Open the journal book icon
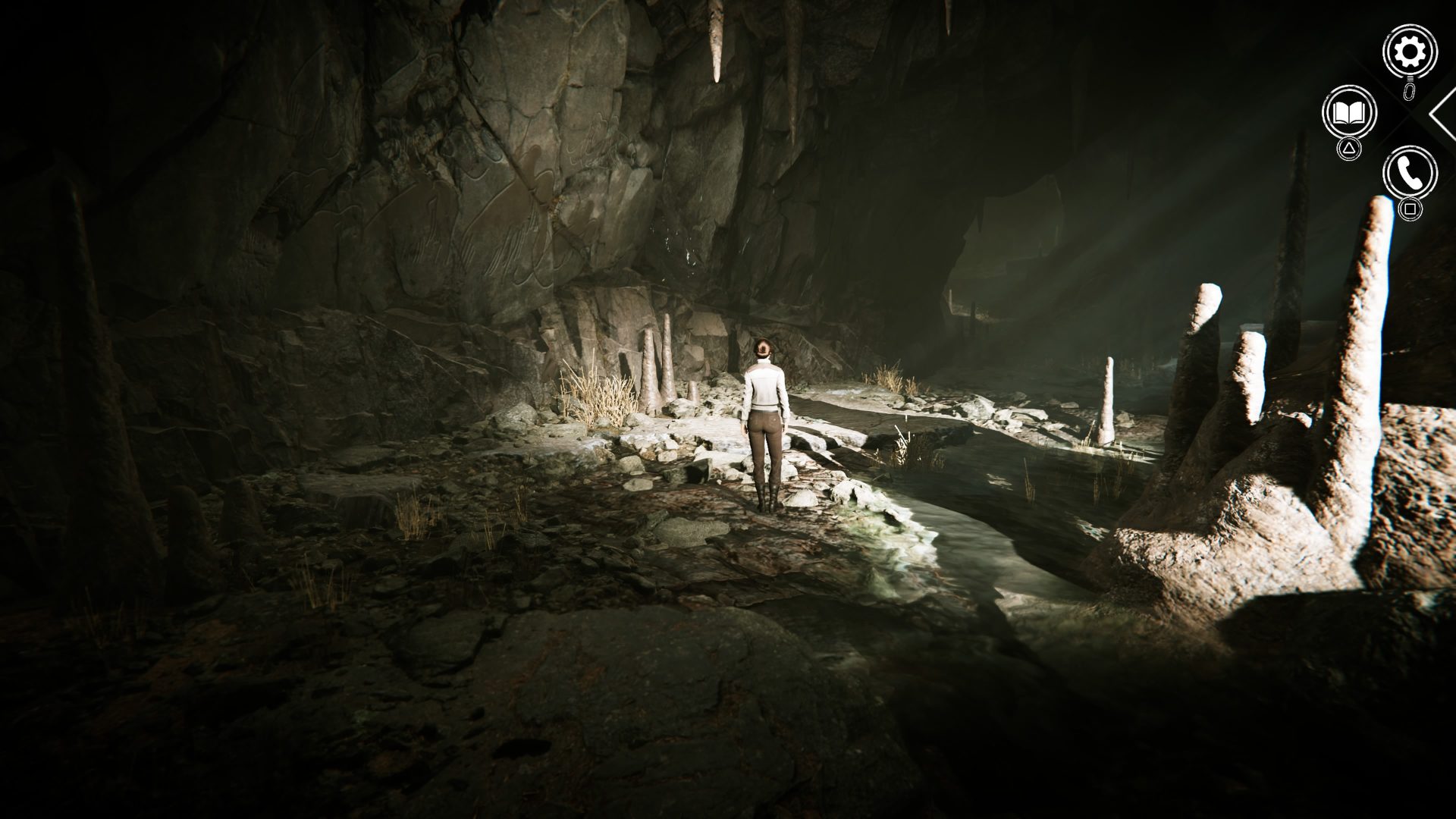The image size is (1456, 819). click(1349, 113)
